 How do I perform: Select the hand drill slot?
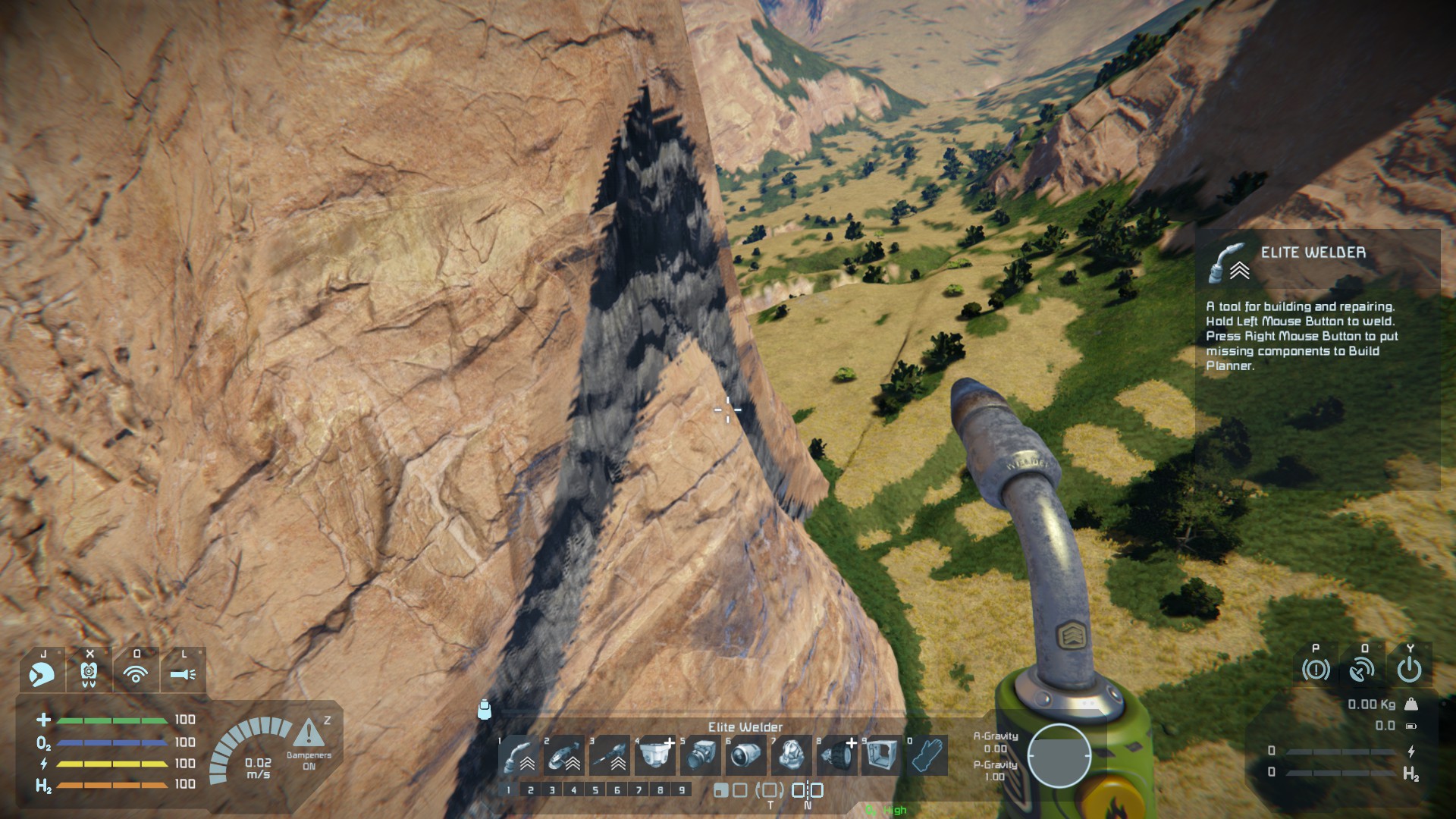pyautogui.click(x=610, y=755)
